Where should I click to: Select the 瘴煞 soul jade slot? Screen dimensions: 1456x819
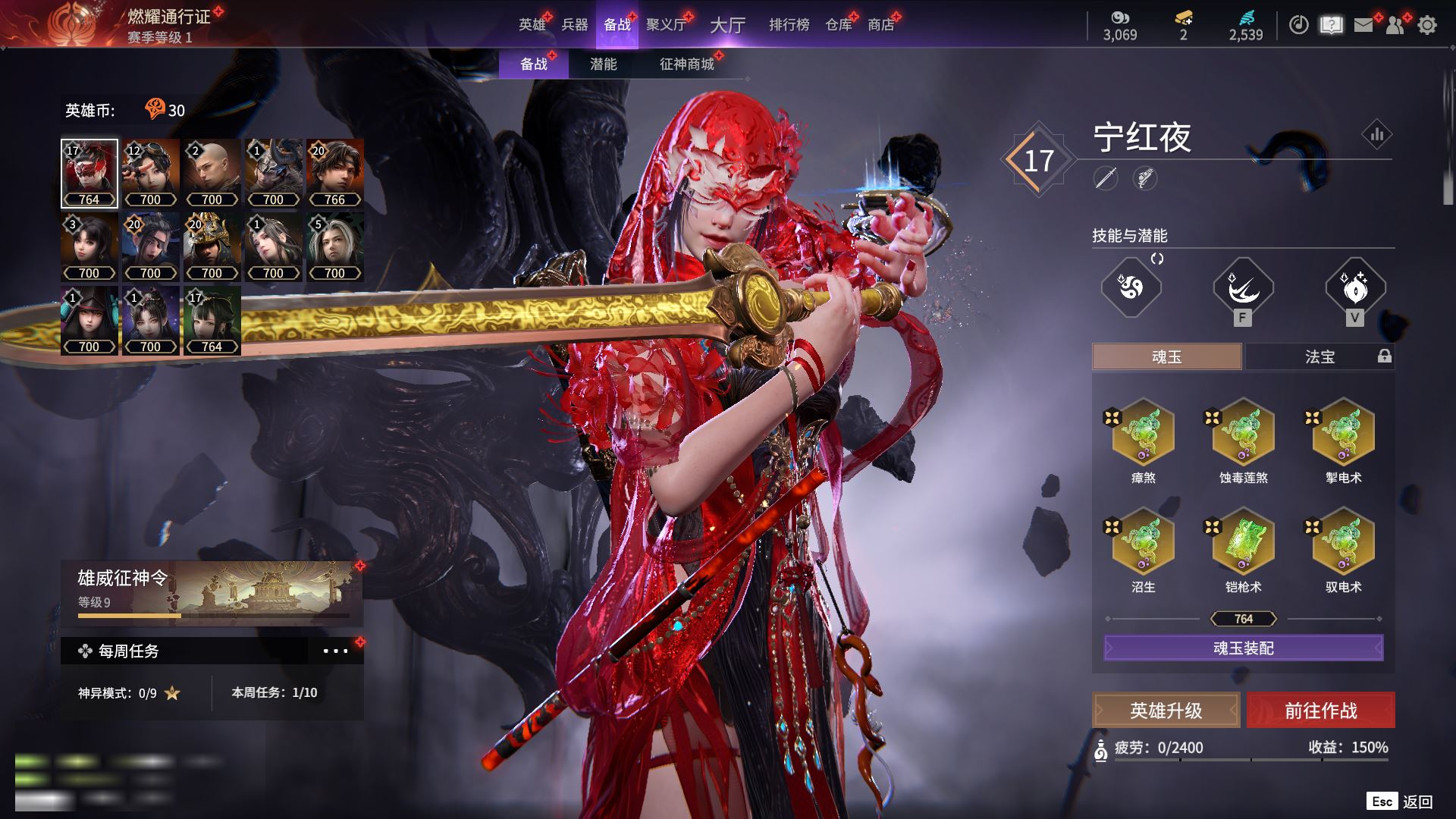pos(1143,433)
